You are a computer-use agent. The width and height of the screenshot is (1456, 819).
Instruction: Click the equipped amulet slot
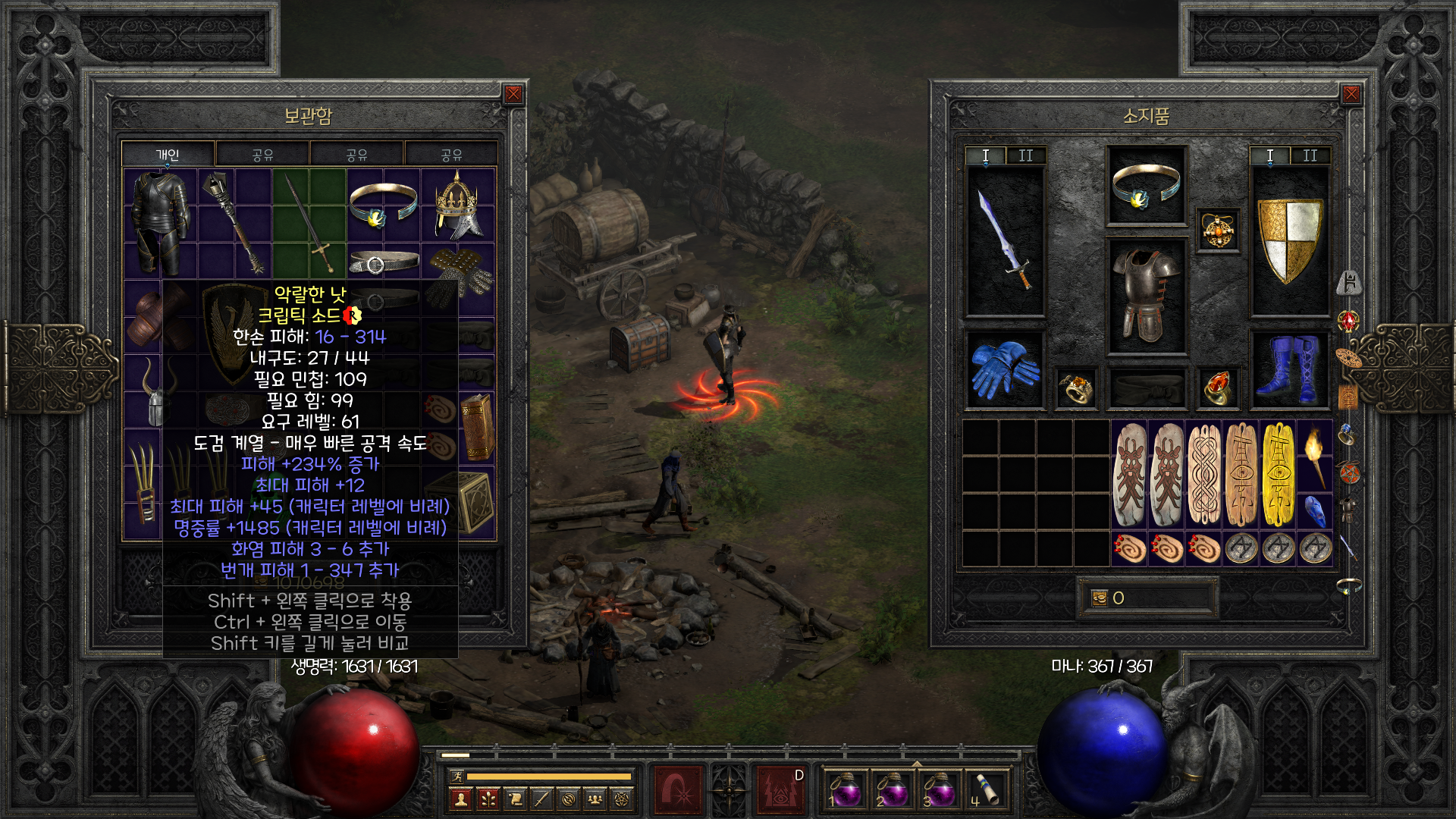click(x=1218, y=231)
